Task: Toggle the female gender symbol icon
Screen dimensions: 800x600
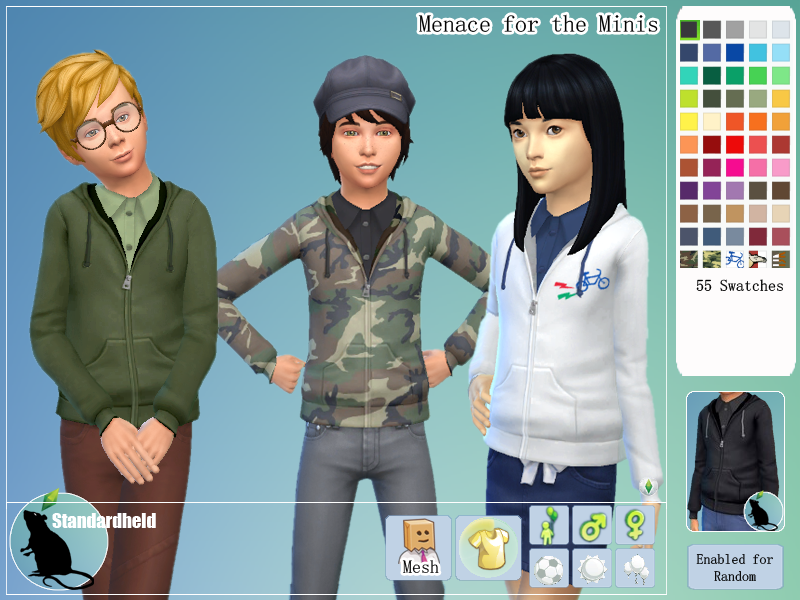Action: 634,525
